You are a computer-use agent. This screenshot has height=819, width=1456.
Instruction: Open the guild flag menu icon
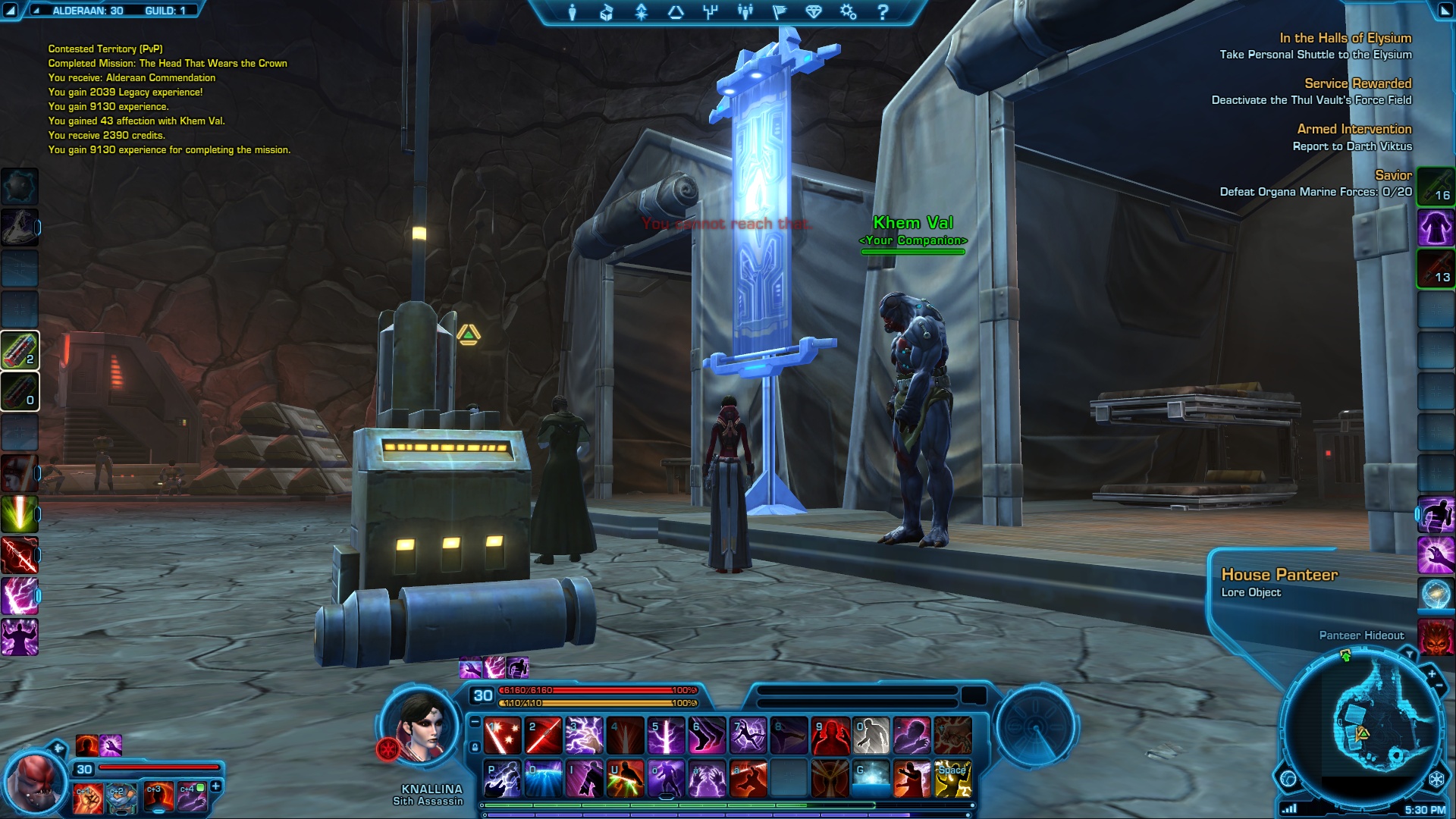coord(780,12)
